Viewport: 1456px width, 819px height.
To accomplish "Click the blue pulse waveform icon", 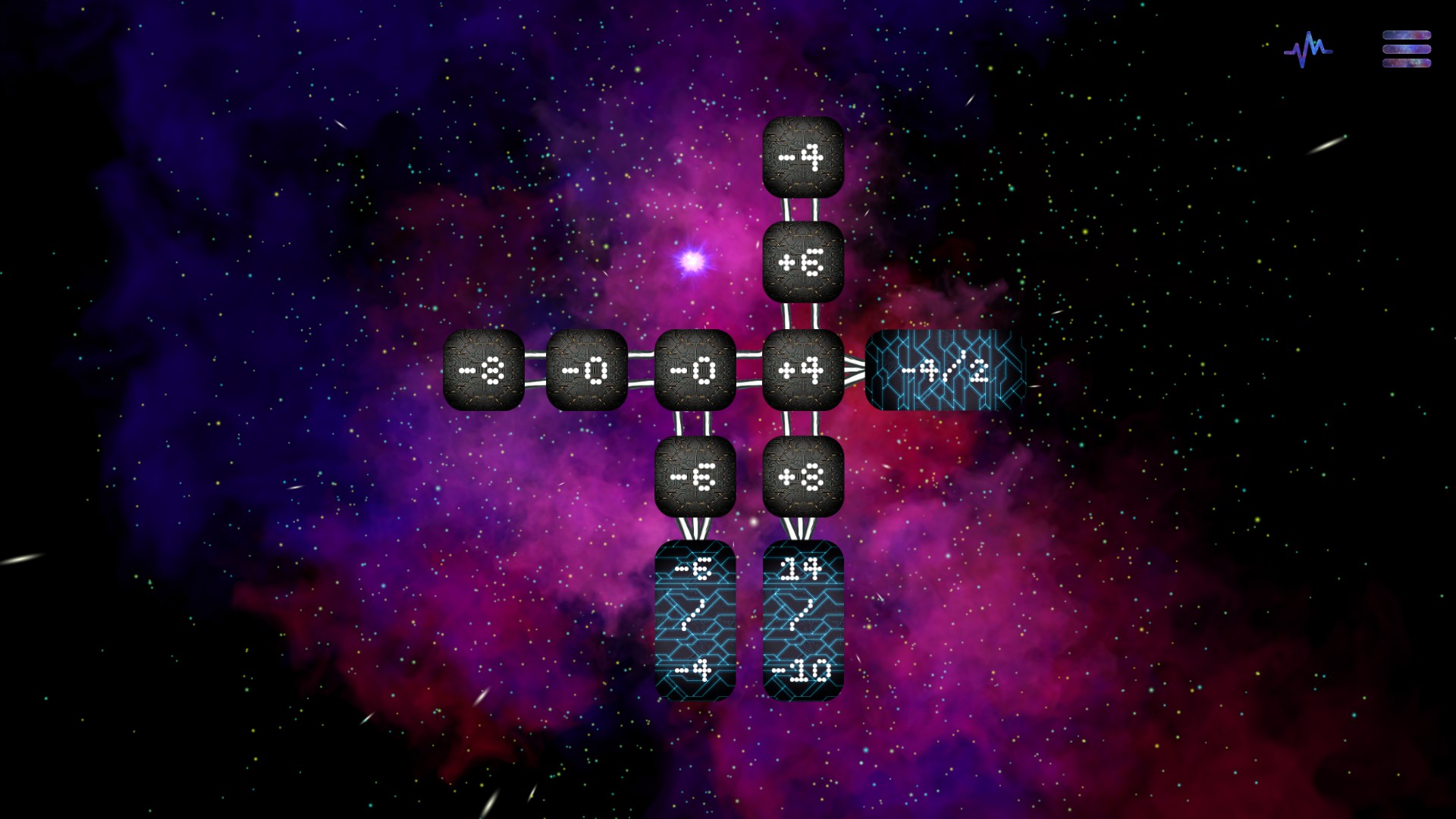I will (1307, 50).
